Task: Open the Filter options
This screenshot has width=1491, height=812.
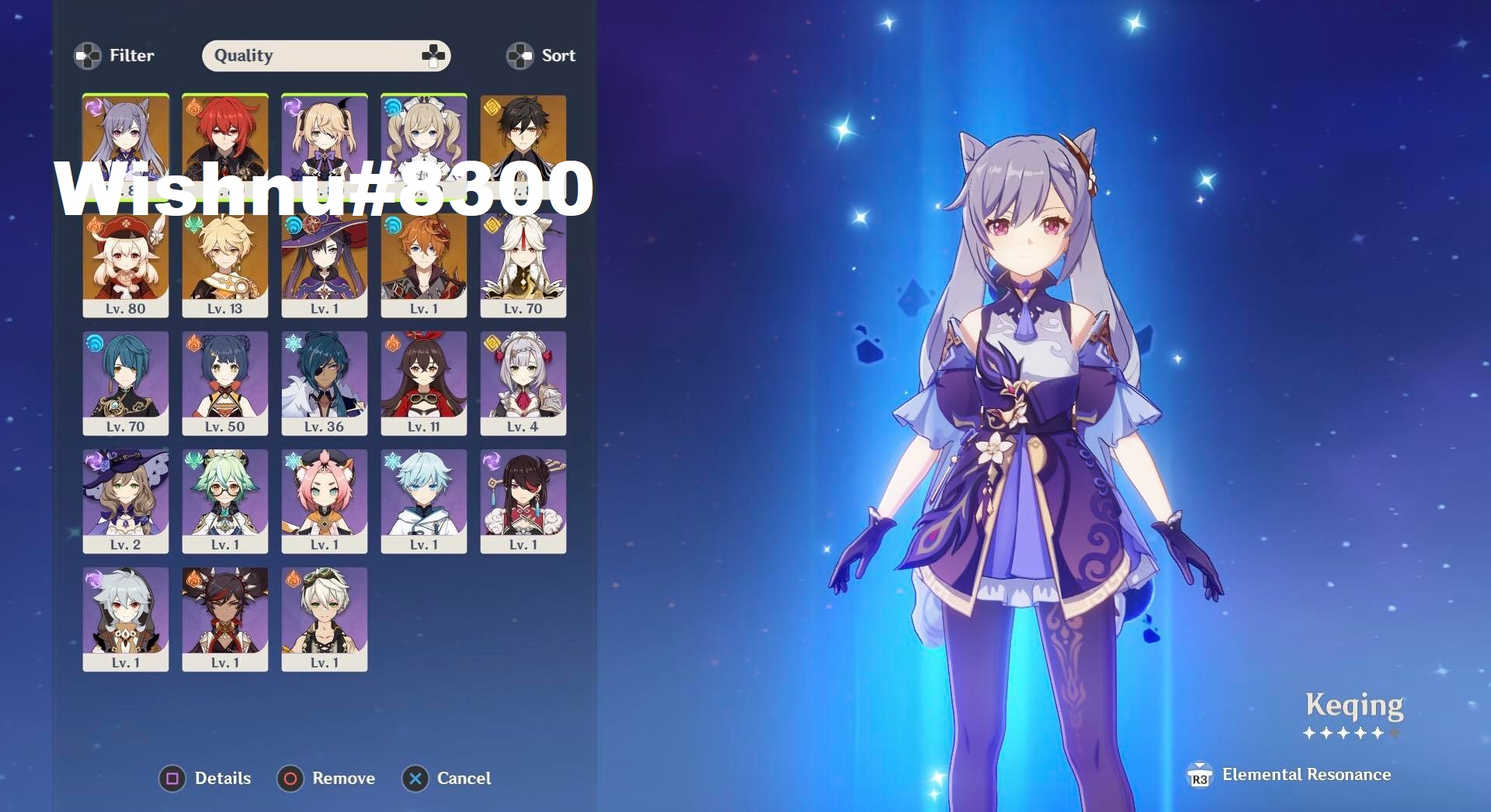Action: (114, 55)
